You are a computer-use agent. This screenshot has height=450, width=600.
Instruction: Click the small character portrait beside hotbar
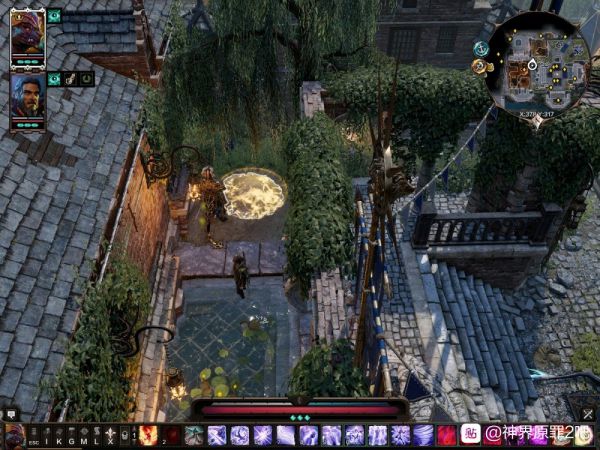pyautogui.click(x=14, y=436)
